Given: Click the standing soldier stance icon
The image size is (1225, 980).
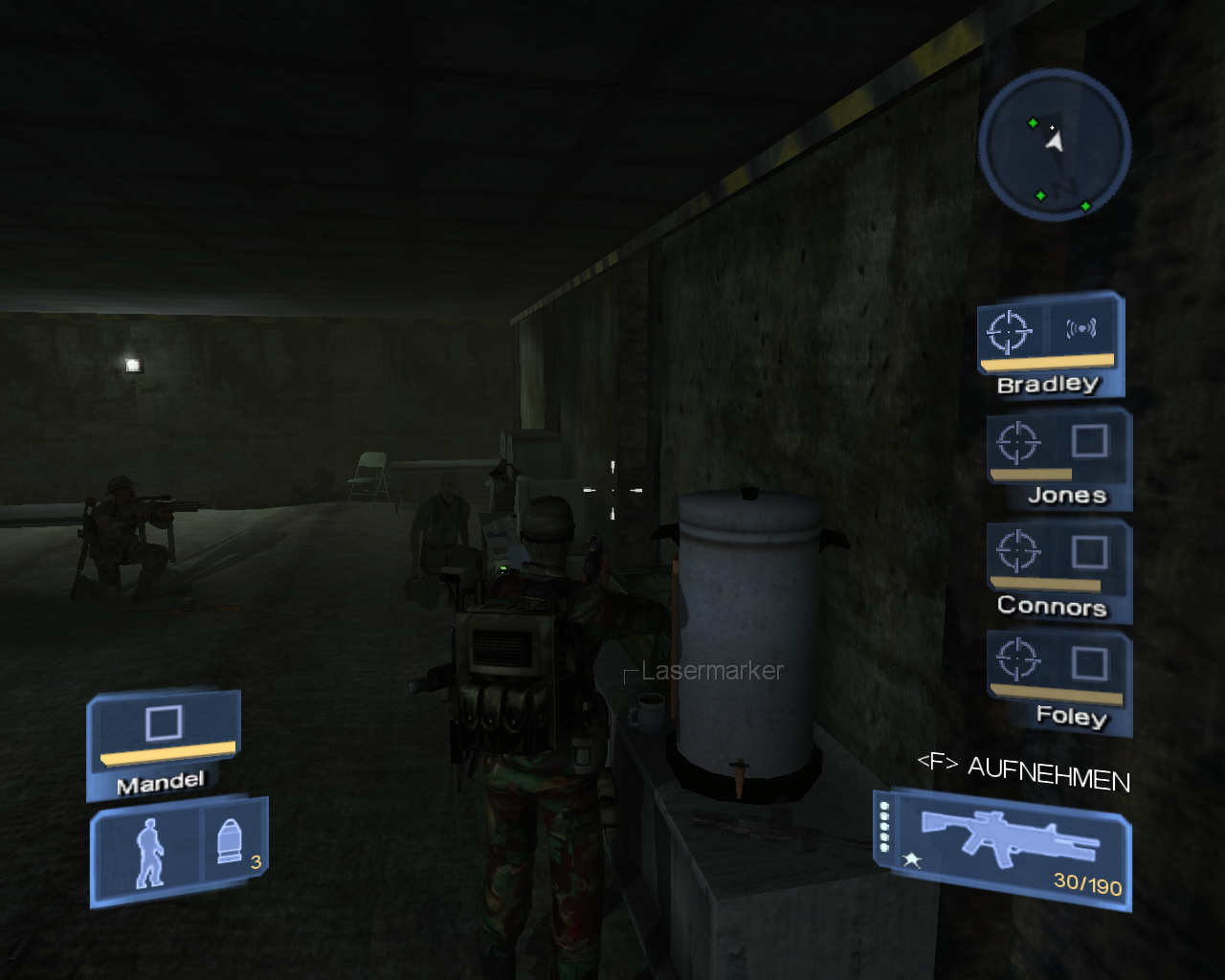Looking at the screenshot, I should (x=148, y=852).
